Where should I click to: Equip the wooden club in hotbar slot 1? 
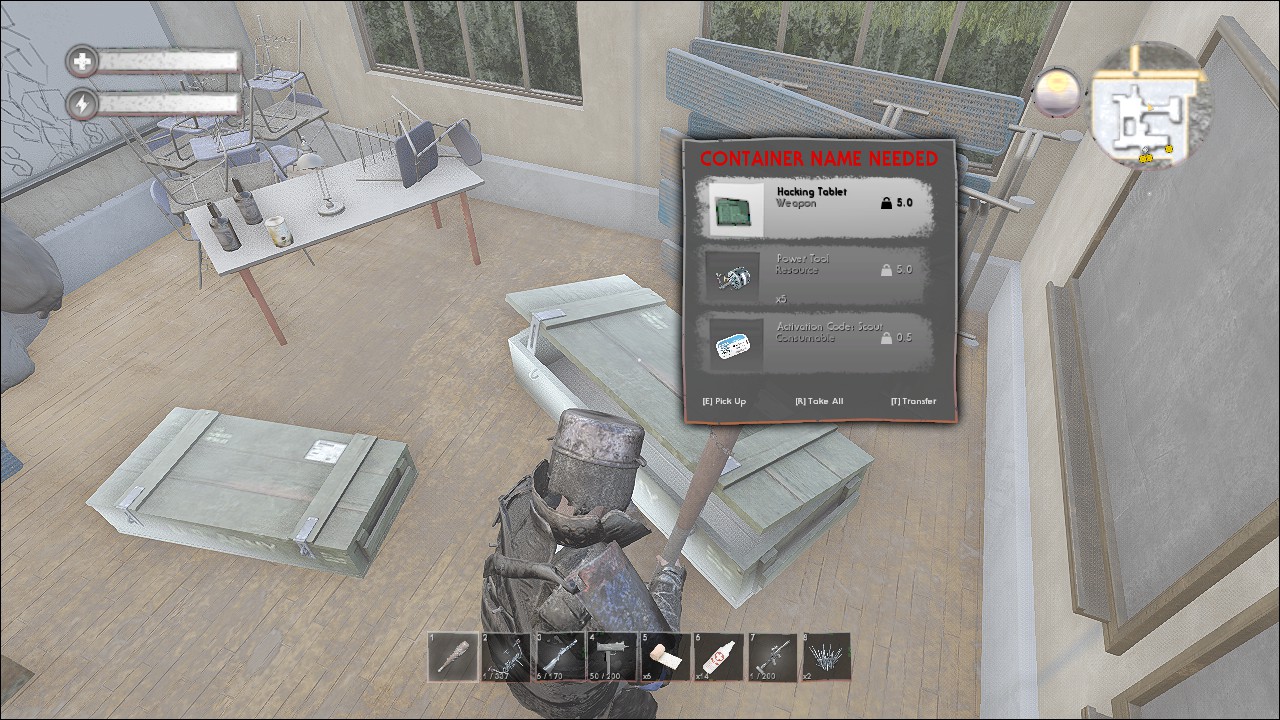pyautogui.click(x=452, y=657)
